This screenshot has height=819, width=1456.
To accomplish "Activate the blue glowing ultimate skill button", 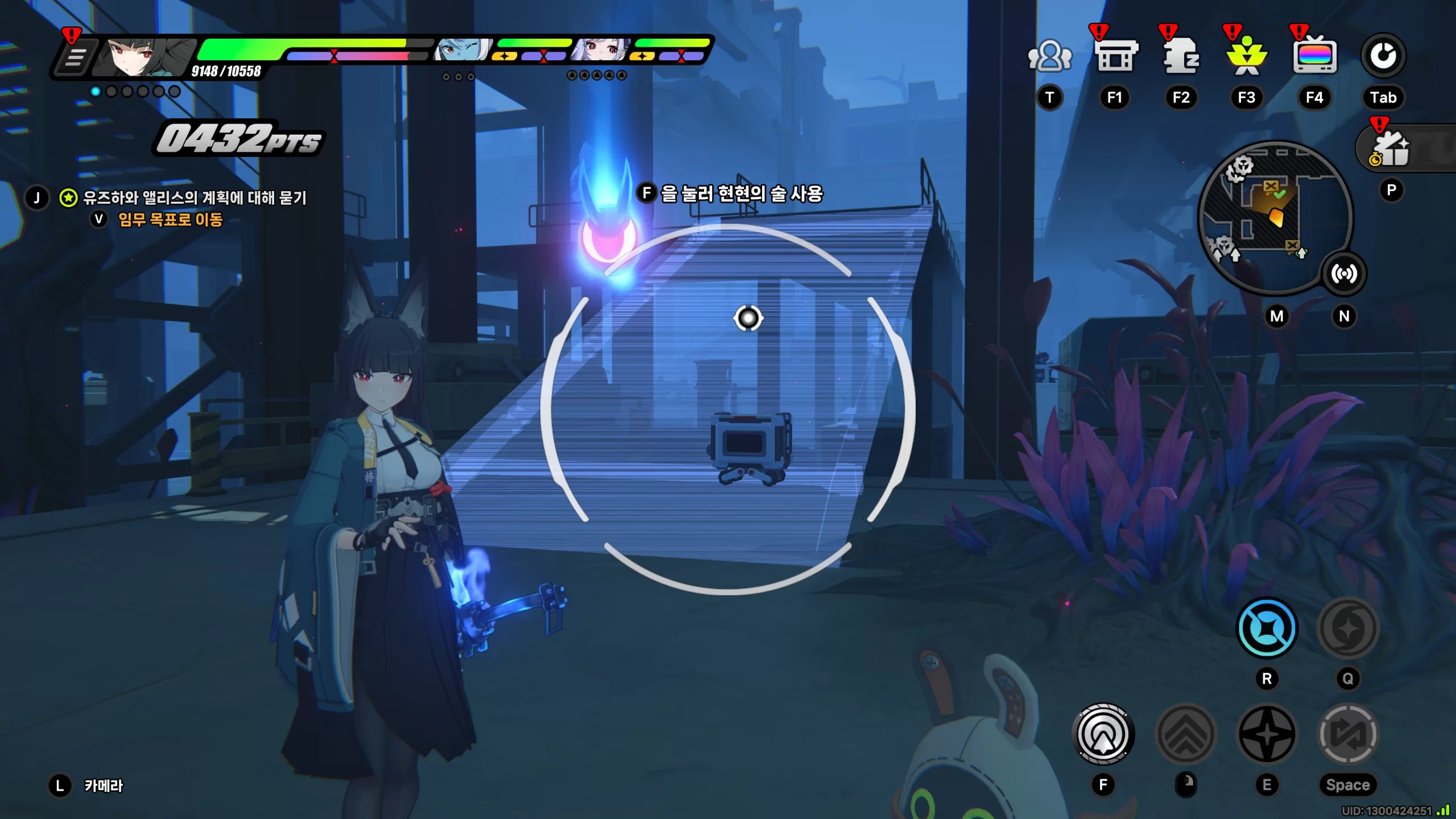I will click(x=1267, y=628).
